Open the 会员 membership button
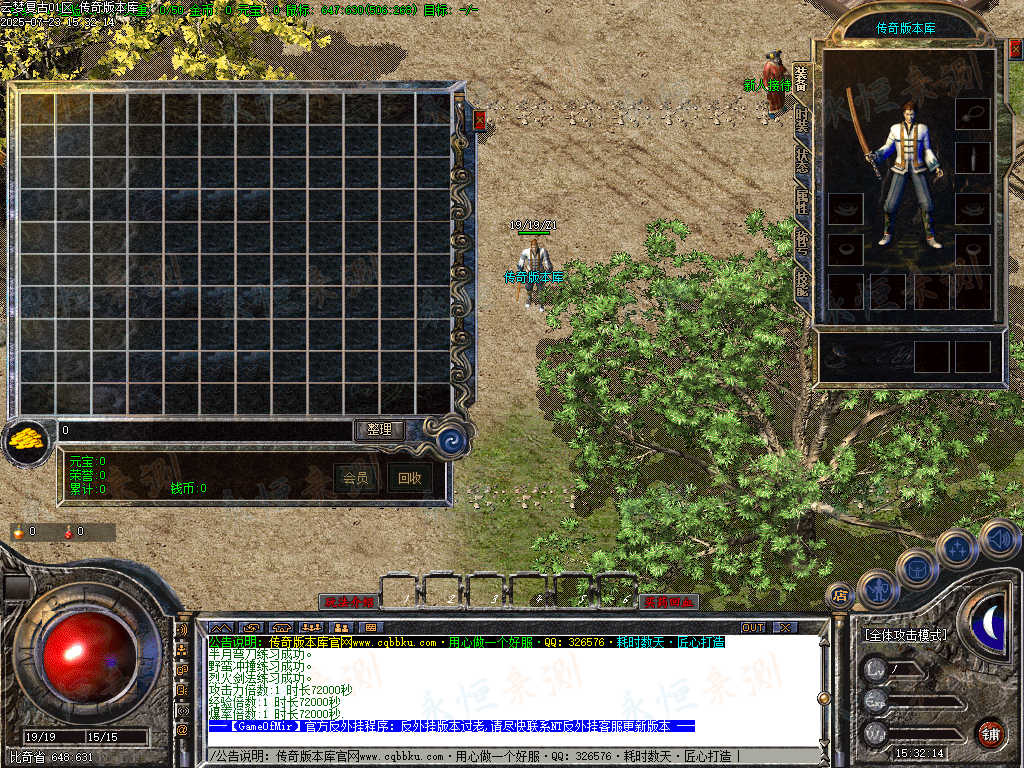The width and height of the screenshot is (1024, 768). (355, 478)
